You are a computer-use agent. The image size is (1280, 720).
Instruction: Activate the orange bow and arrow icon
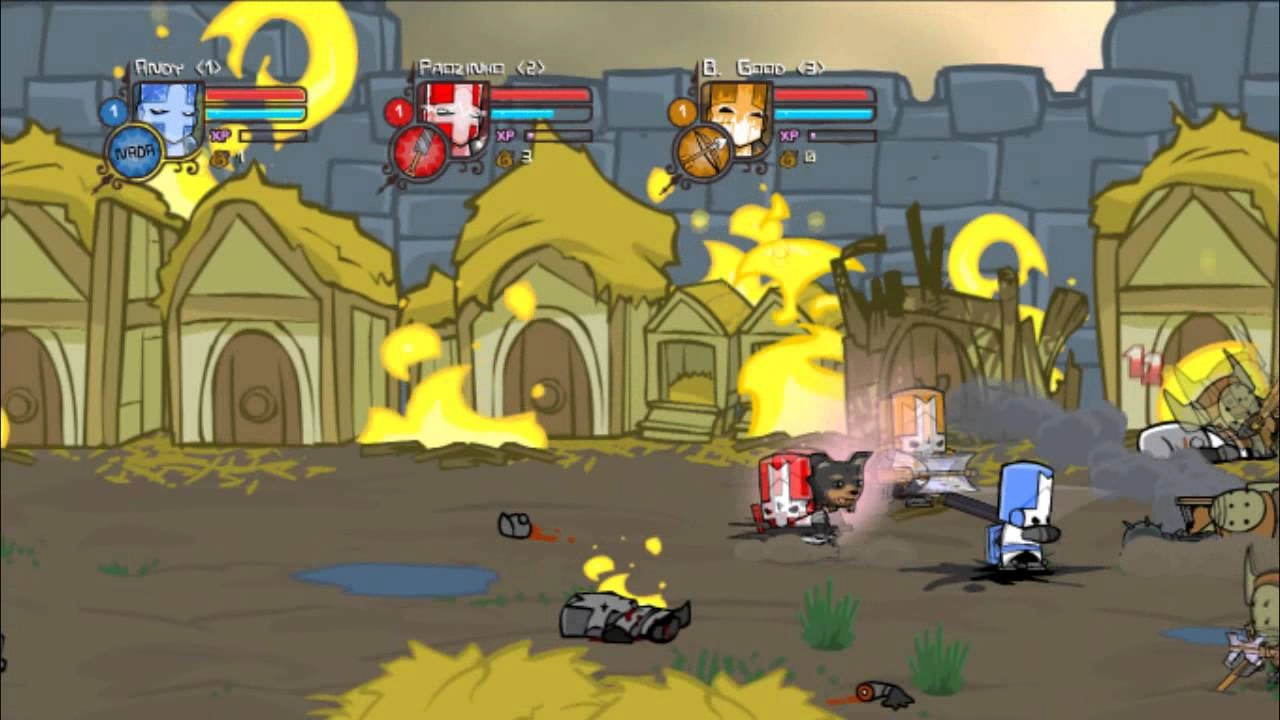(x=703, y=154)
